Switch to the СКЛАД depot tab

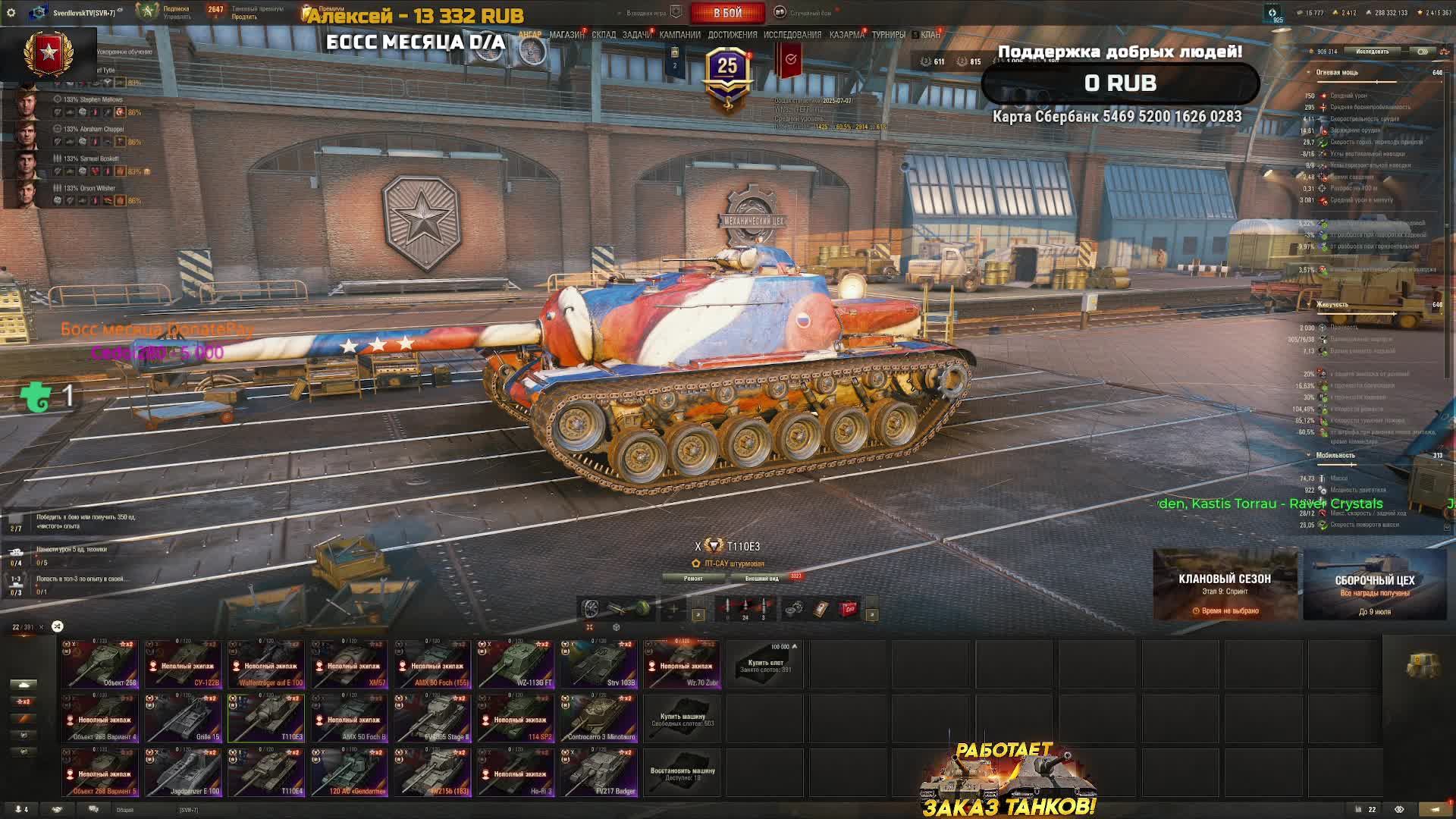[x=604, y=35]
